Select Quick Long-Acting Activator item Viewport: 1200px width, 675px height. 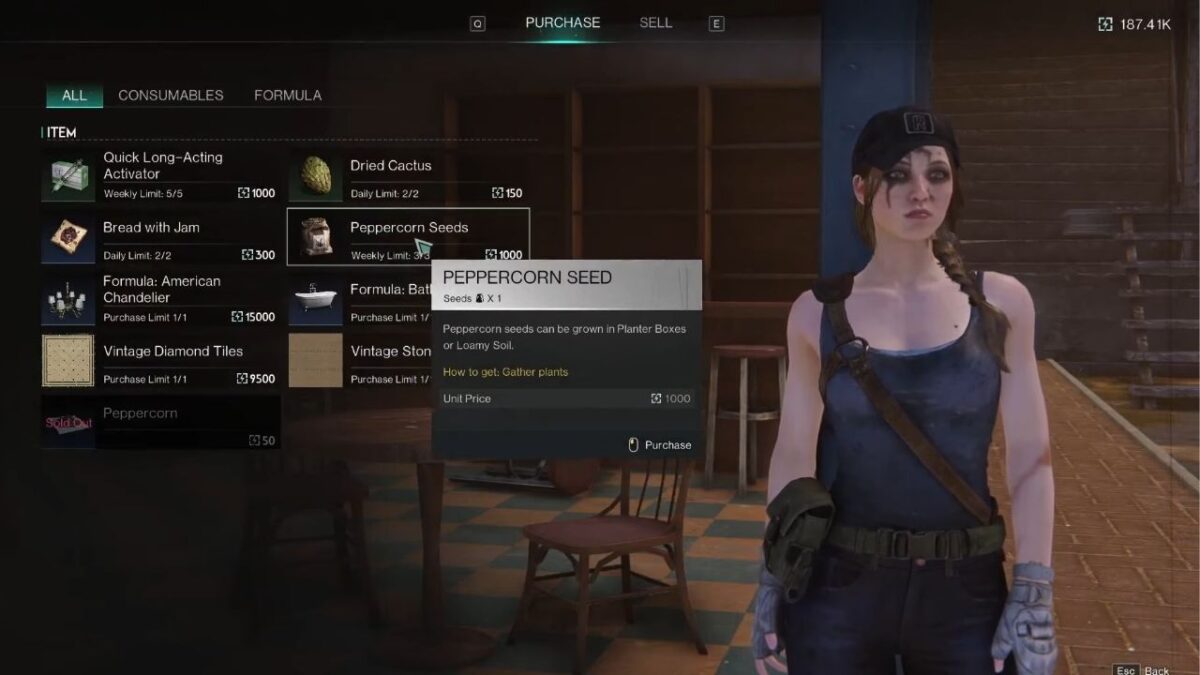pos(160,176)
